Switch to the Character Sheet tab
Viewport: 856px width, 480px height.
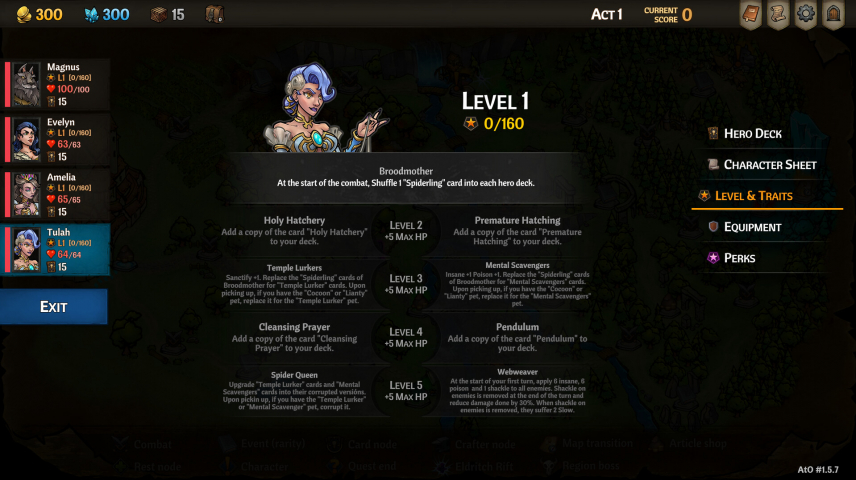770,165
